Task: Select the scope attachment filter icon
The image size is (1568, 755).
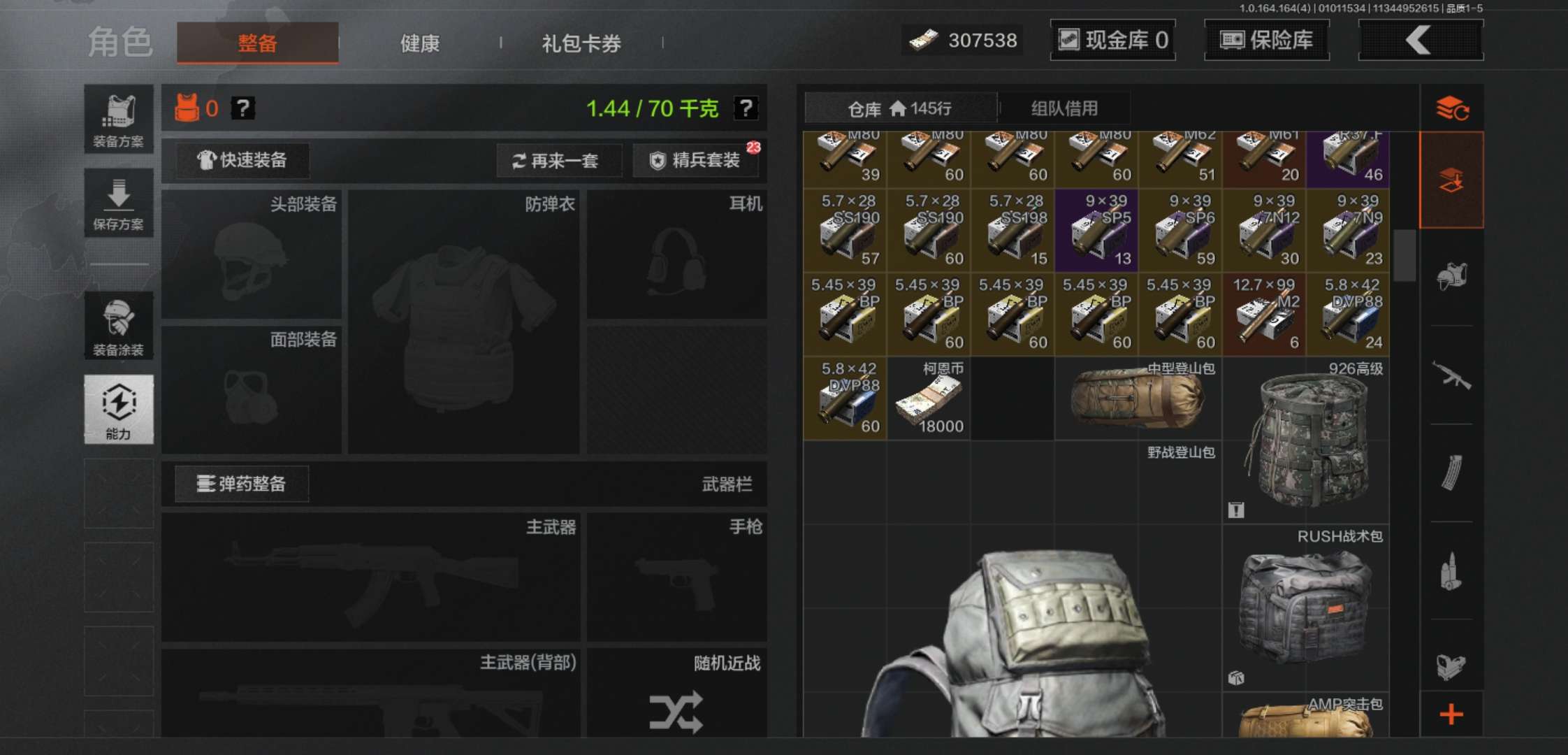Action: (1452, 666)
